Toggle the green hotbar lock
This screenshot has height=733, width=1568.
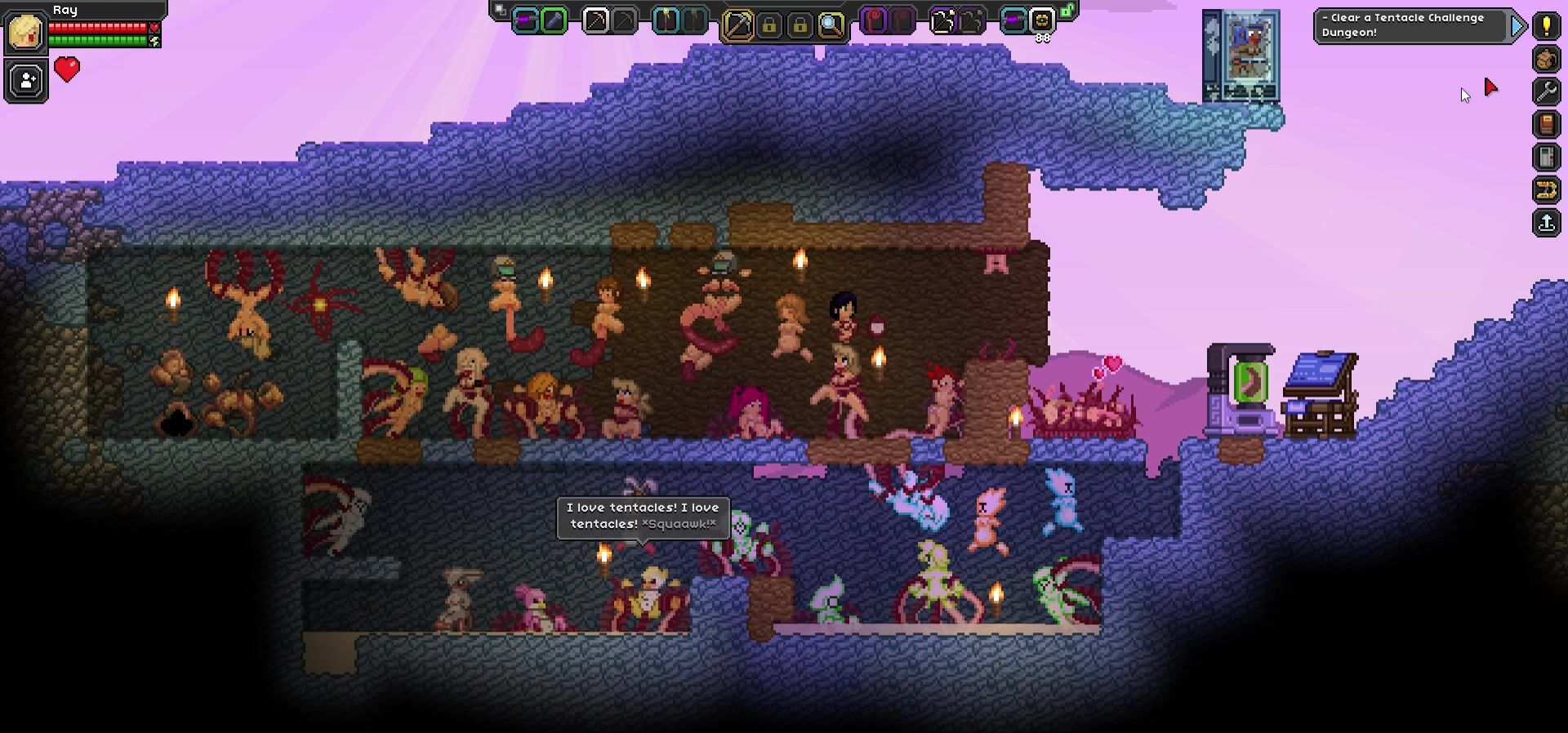[x=1067, y=11]
